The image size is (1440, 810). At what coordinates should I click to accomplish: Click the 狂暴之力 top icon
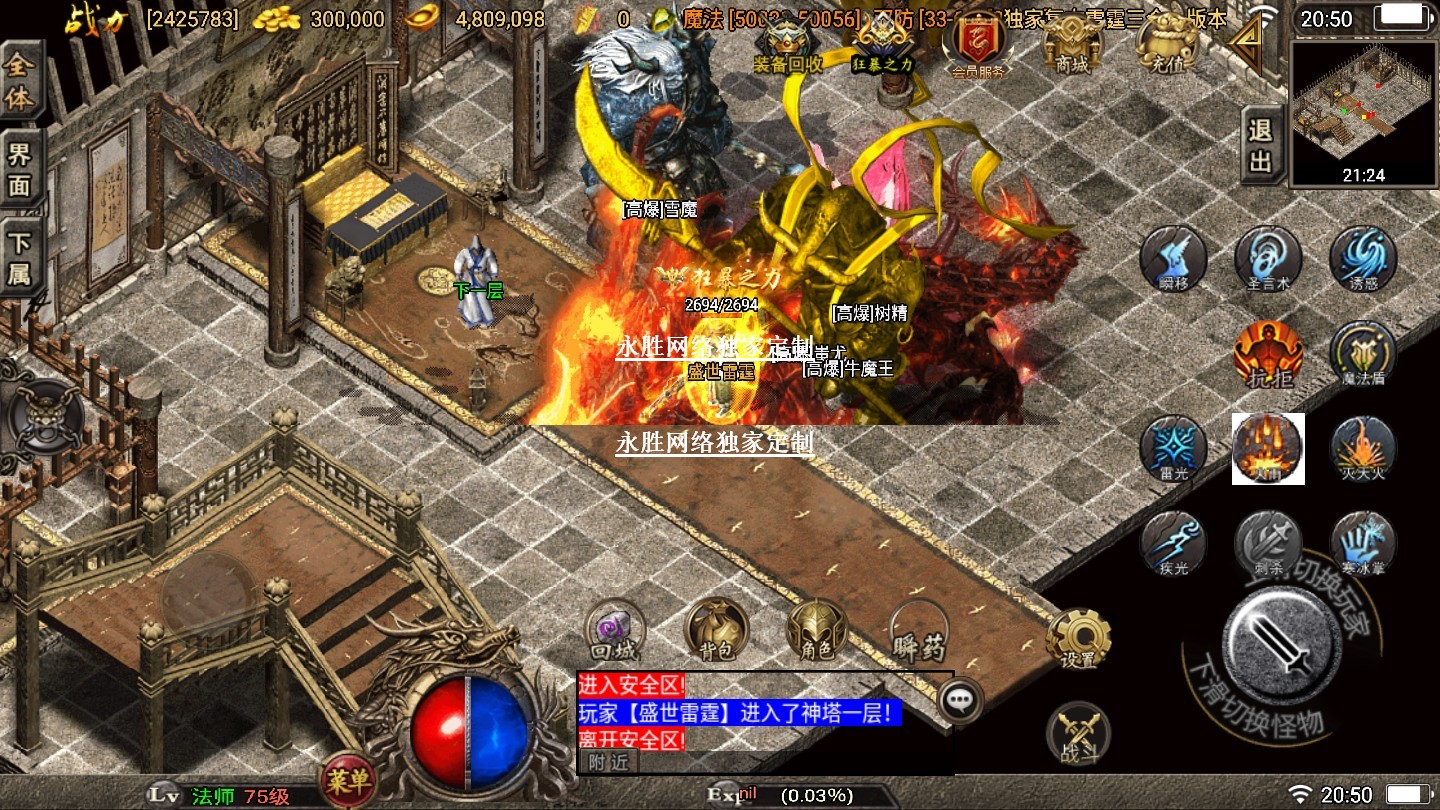pyautogui.click(x=883, y=44)
